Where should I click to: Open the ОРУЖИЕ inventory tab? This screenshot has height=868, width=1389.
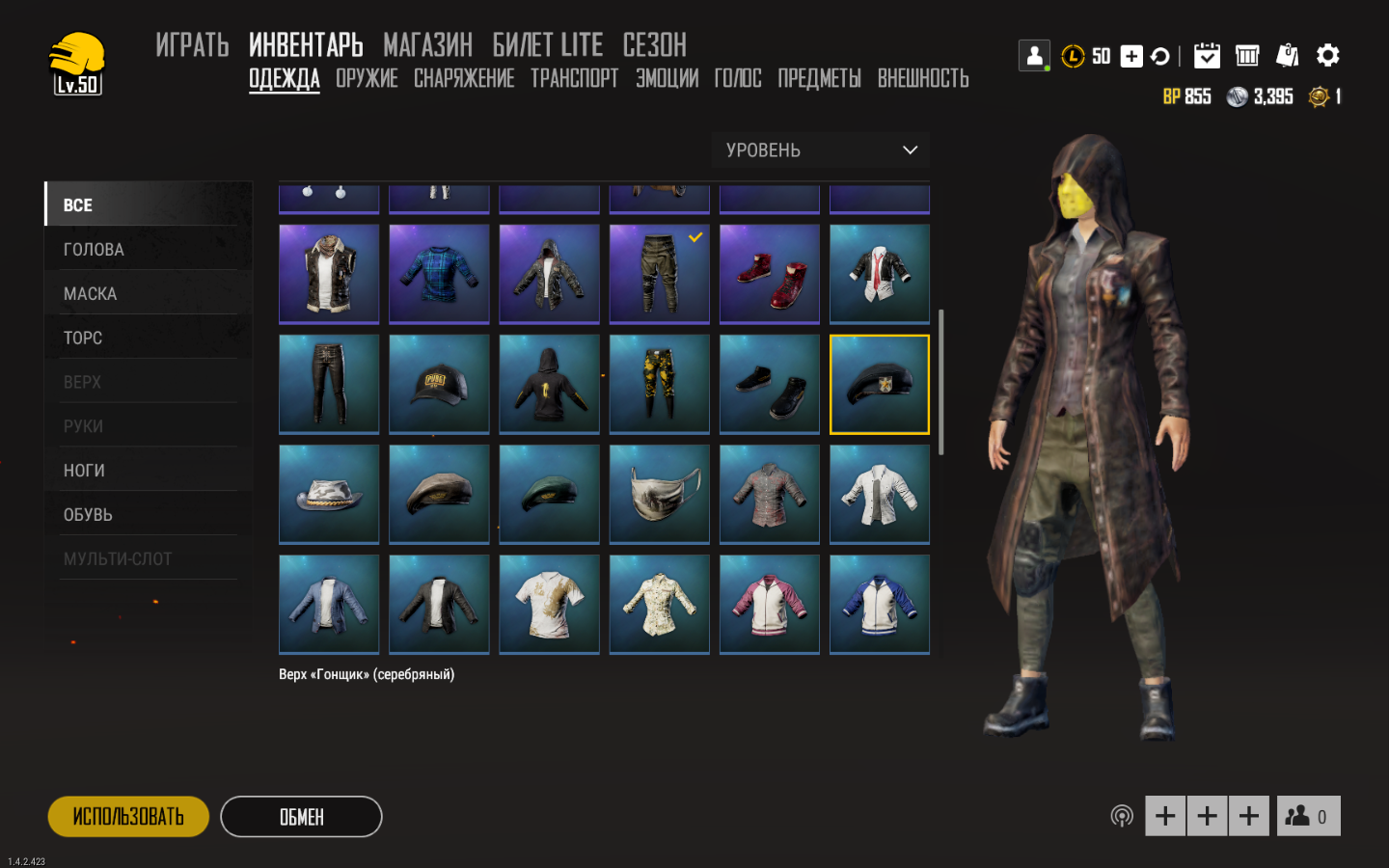tap(367, 78)
